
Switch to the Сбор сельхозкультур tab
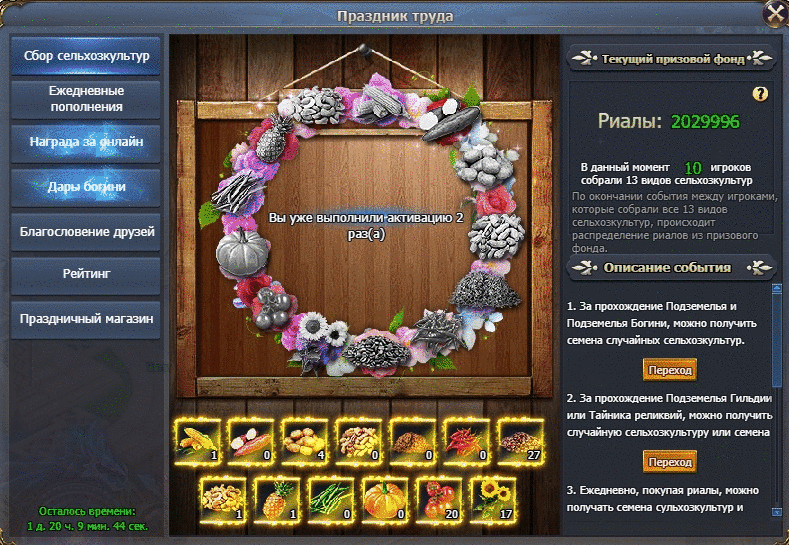[x=85, y=56]
